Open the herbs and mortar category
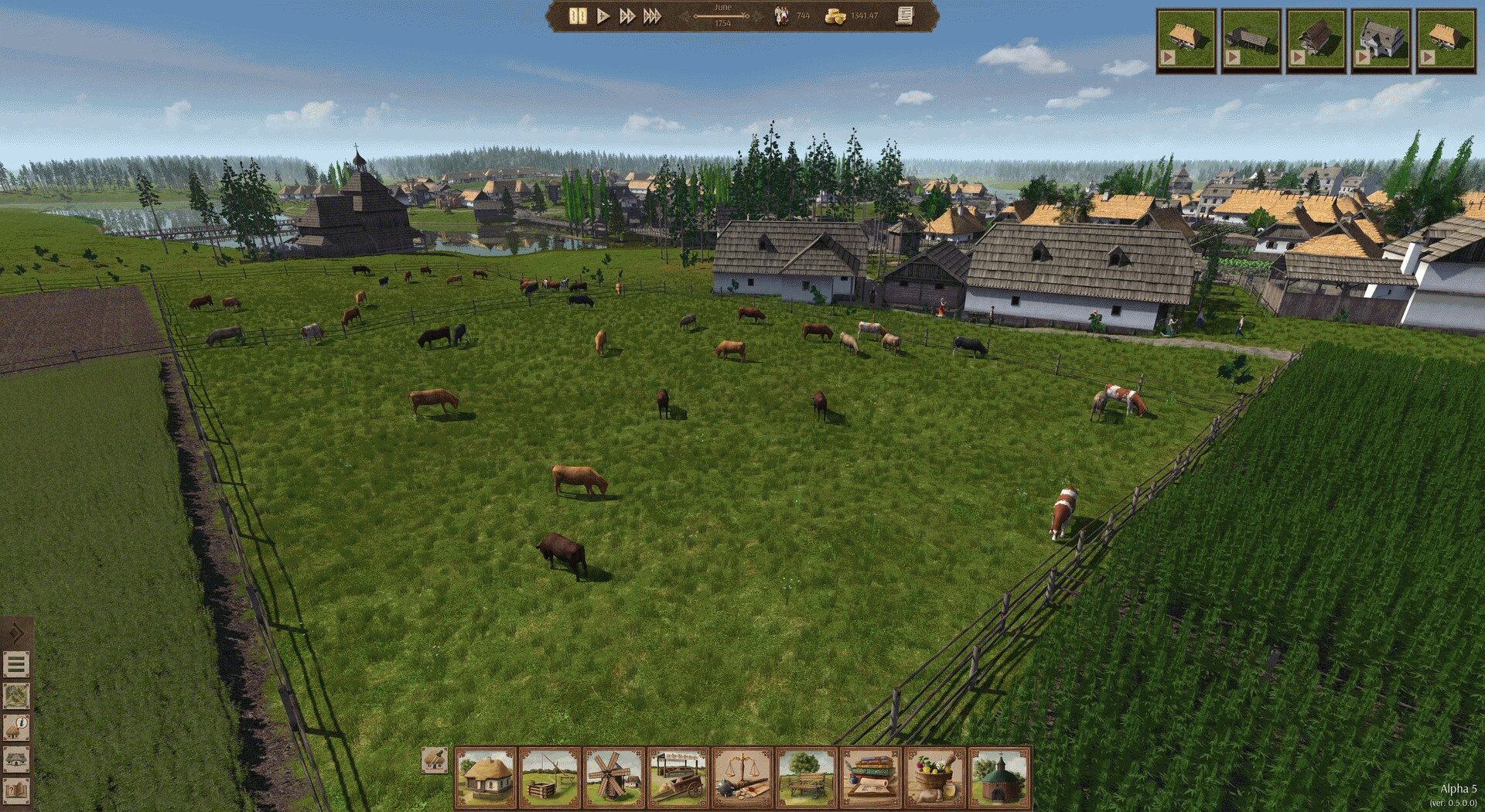Screen dimensions: 1485x812 935,776
